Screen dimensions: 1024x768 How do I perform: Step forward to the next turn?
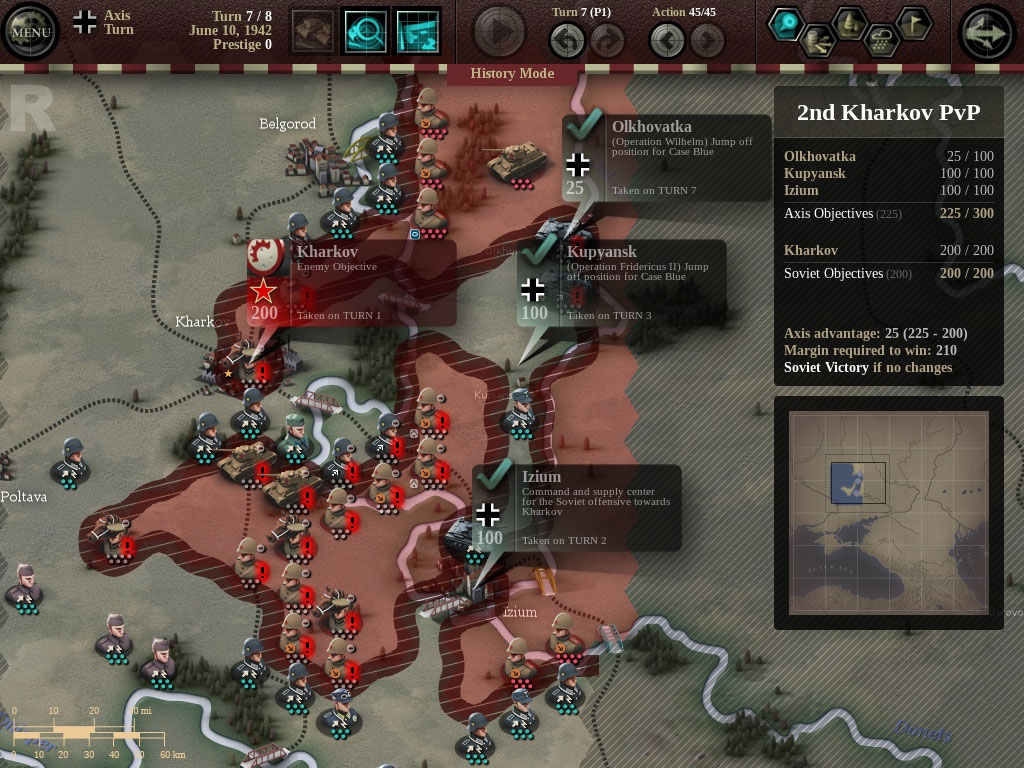[x=606, y=41]
